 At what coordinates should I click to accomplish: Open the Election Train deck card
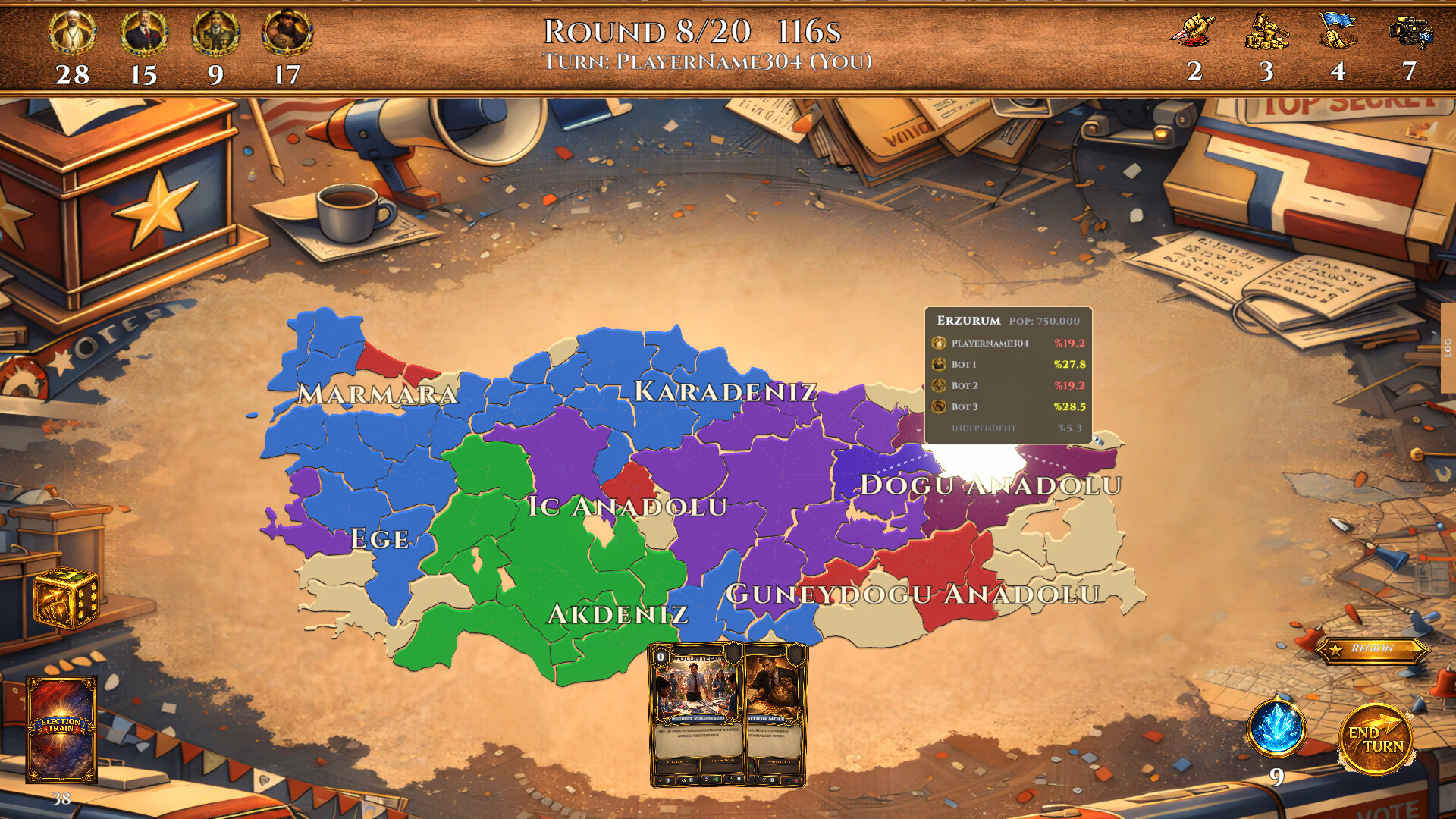click(x=62, y=732)
